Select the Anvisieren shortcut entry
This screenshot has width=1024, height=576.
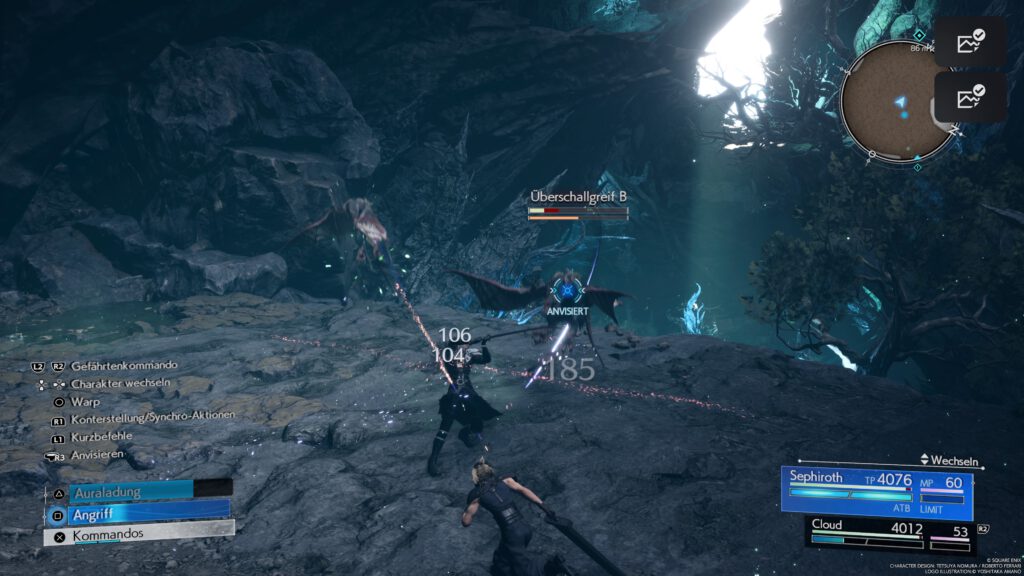pyautogui.click(x=97, y=454)
